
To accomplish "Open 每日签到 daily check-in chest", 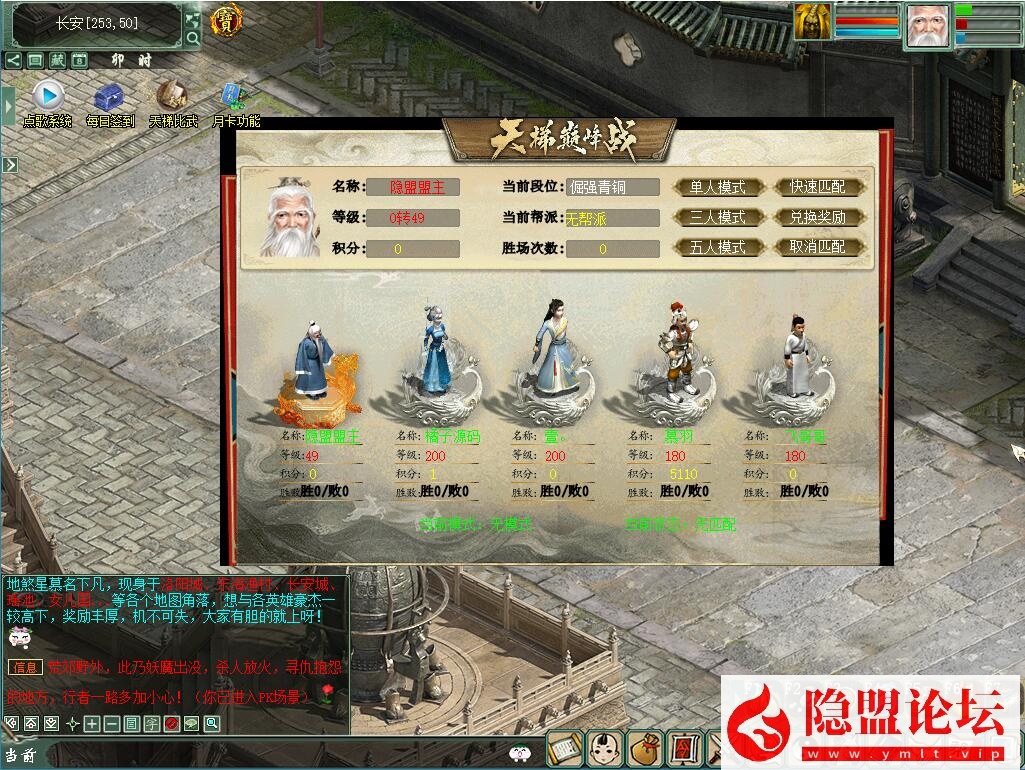I will coord(109,98).
